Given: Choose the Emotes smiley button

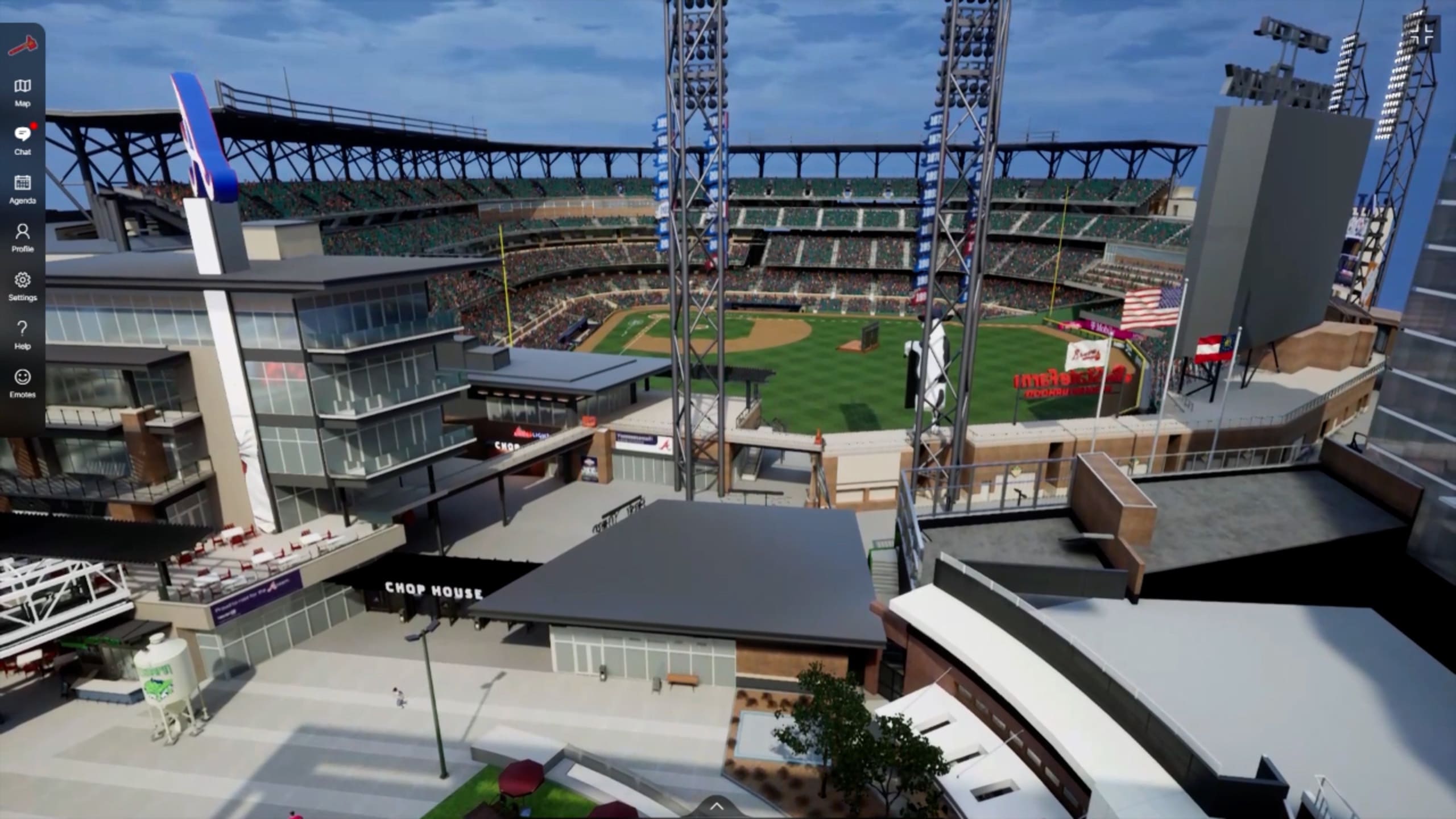Looking at the screenshot, I should tap(23, 383).
